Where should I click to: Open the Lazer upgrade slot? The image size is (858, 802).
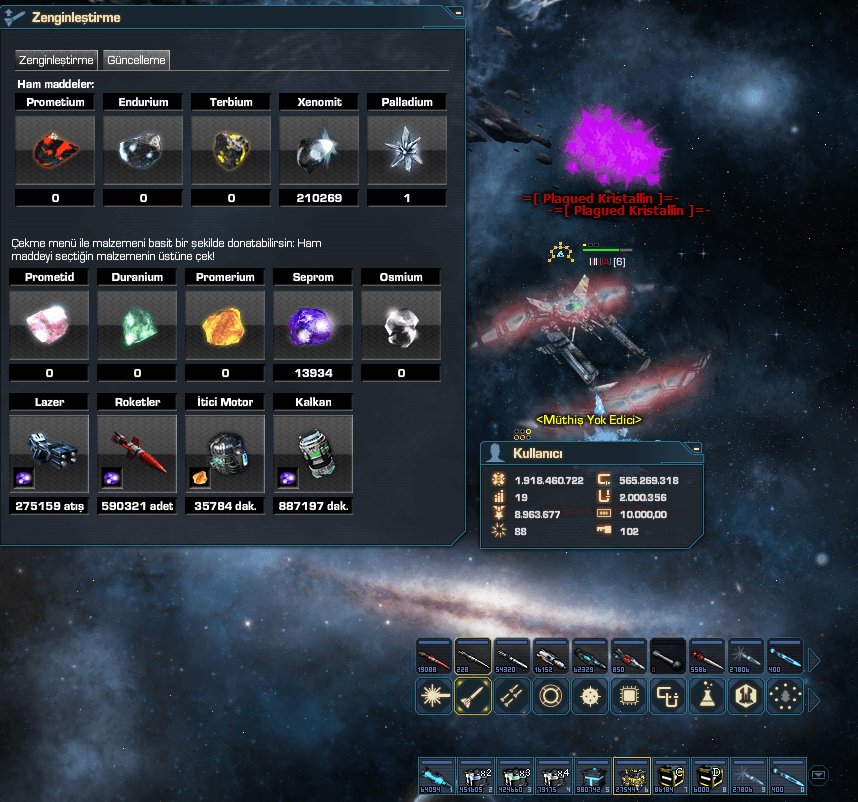coord(49,450)
